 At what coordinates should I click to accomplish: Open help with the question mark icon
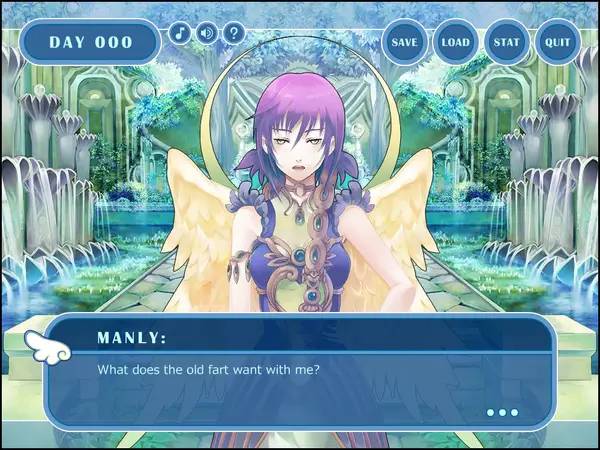(x=234, y=32)
